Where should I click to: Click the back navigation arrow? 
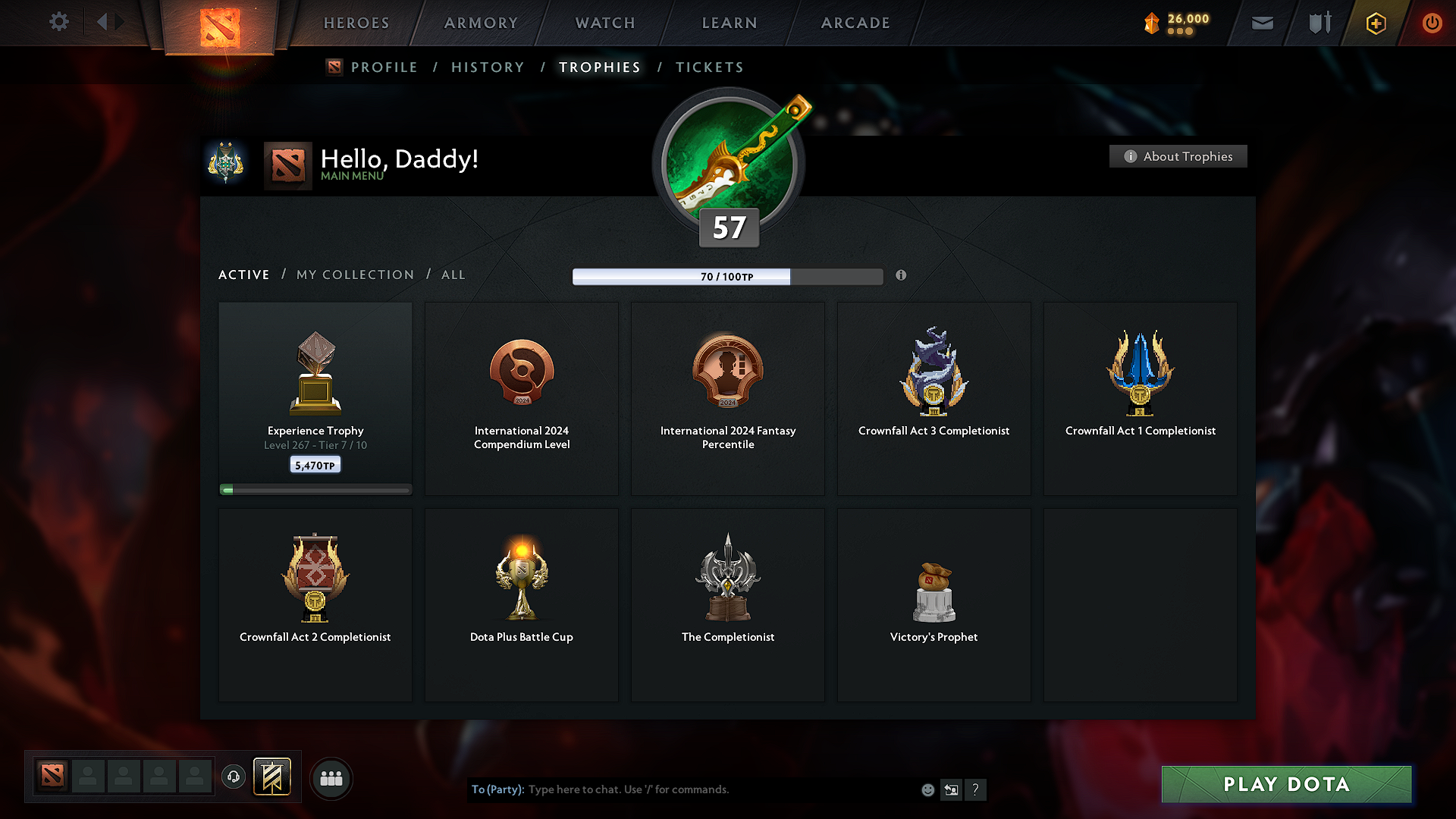tap(103, 21)
